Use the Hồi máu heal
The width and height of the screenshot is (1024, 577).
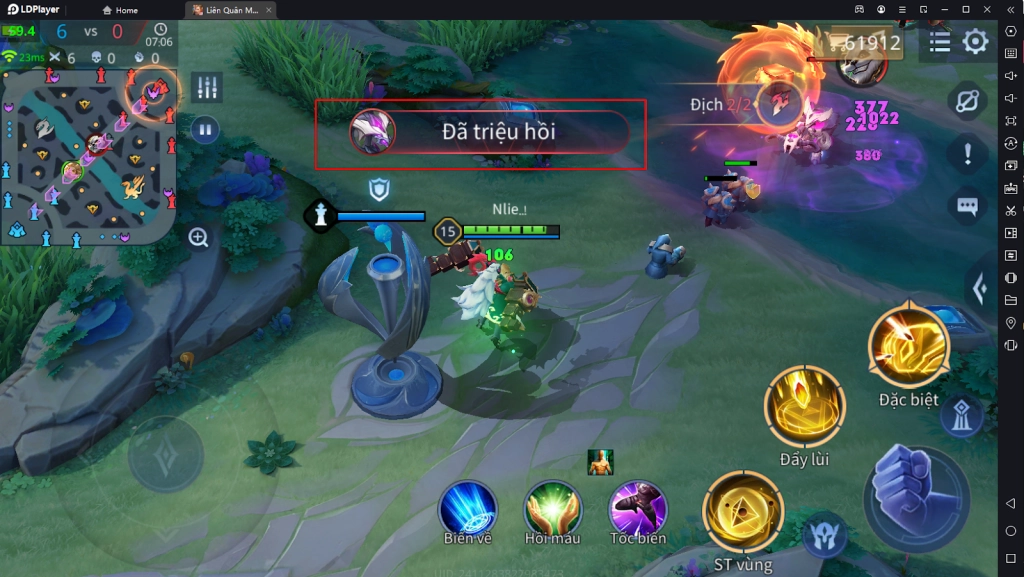tap(553, 508)
